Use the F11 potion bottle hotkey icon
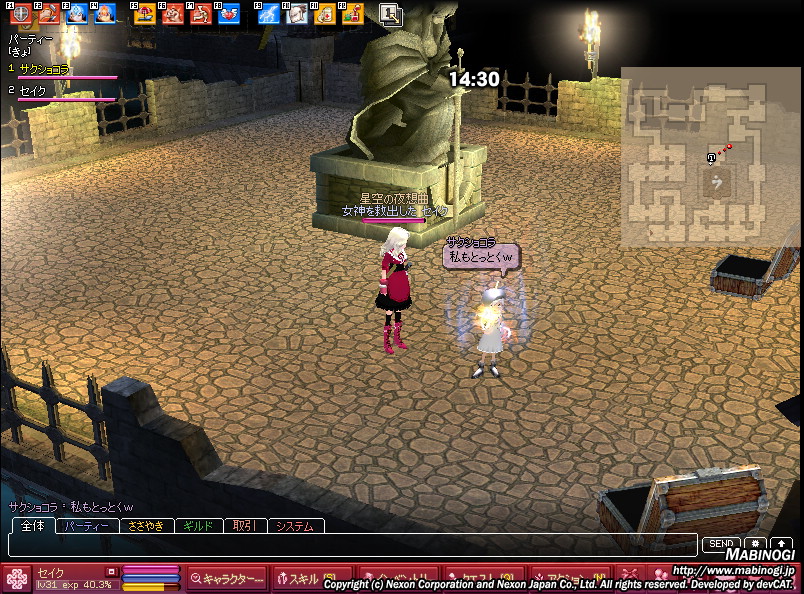804x594 pixels. pyautogui.click(x=323, y=14)
